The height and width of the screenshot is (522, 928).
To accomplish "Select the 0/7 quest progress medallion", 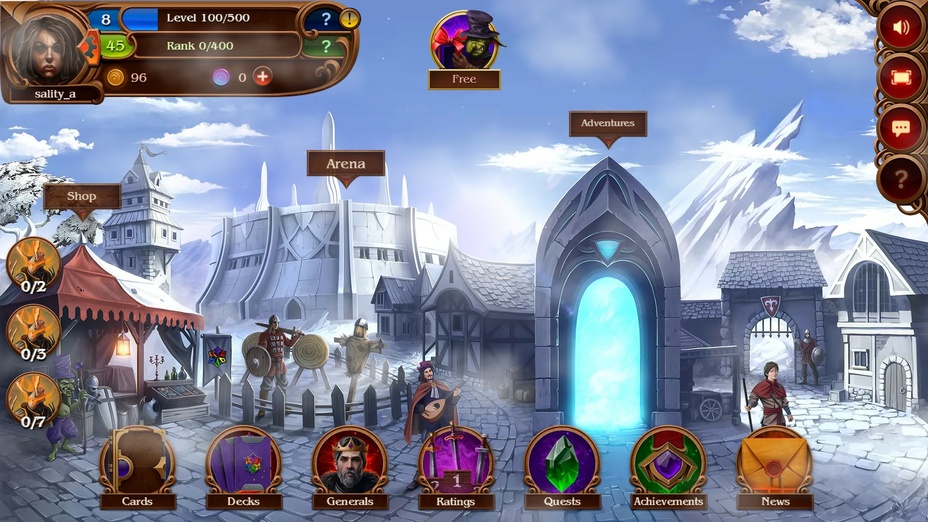I will (33, 399).
